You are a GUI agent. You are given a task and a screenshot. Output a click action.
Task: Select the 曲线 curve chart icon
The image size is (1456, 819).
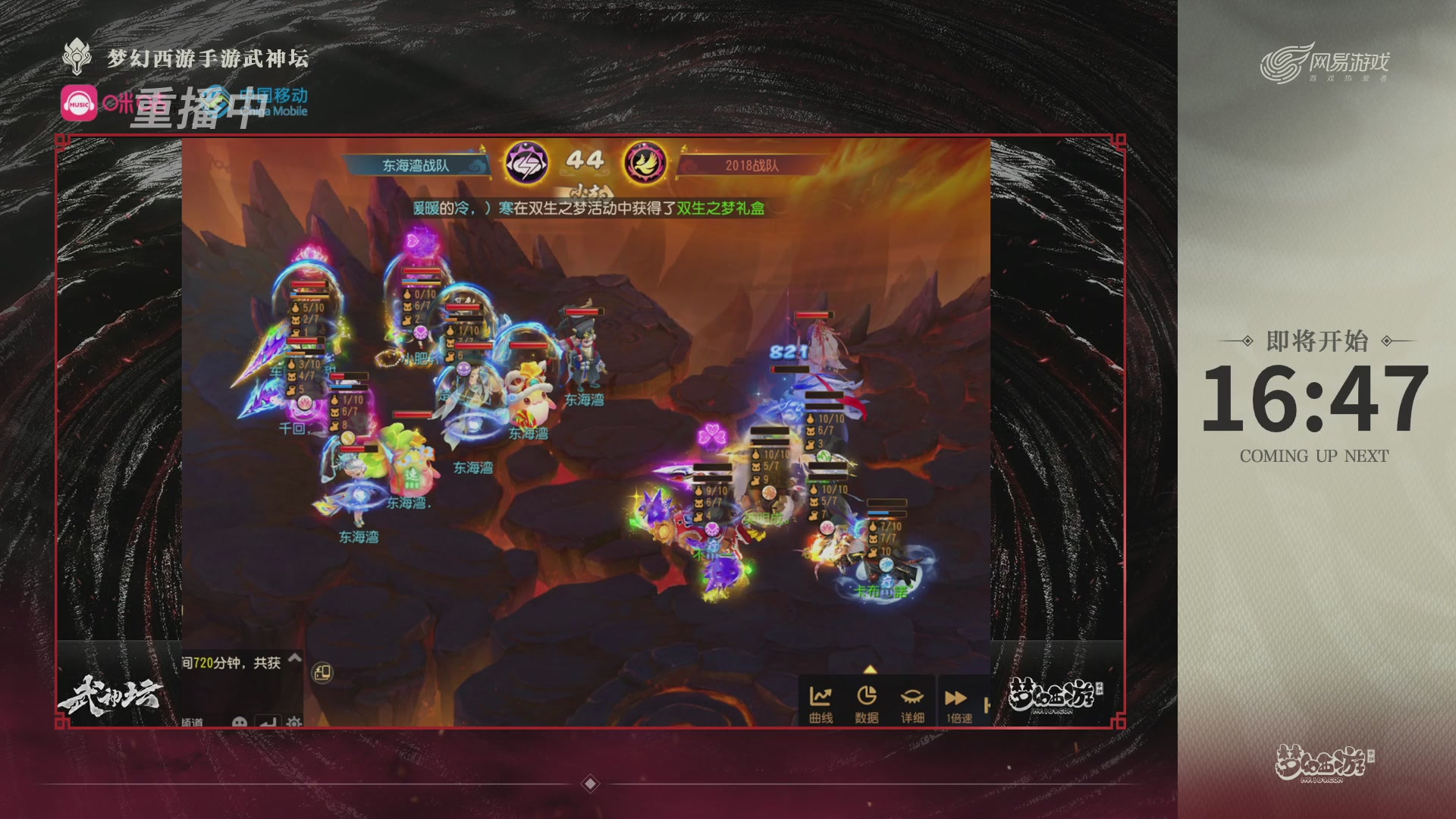[821, 695]
